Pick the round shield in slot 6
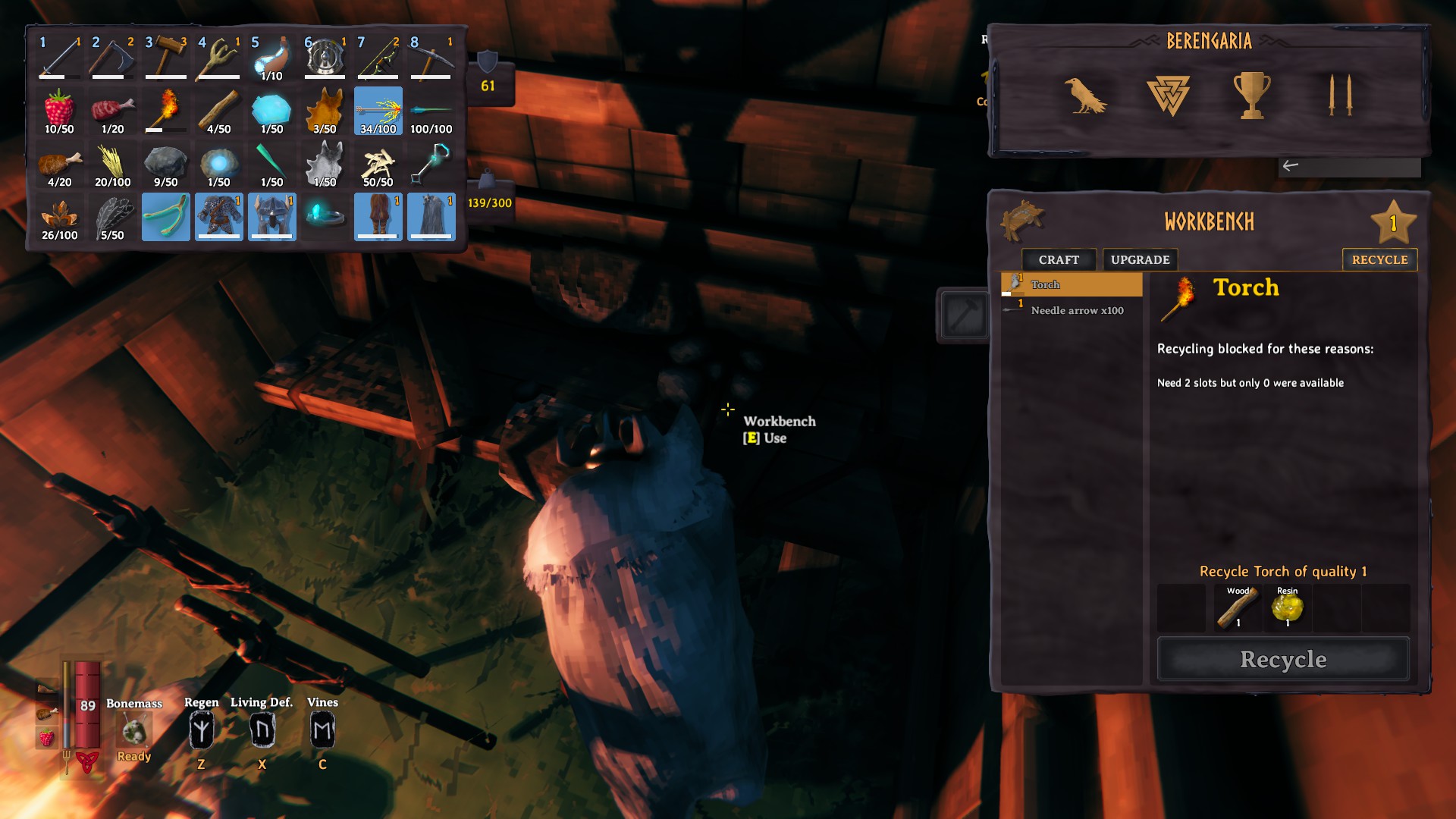This screenshot has height=819, width=1456. click(325, 58)
